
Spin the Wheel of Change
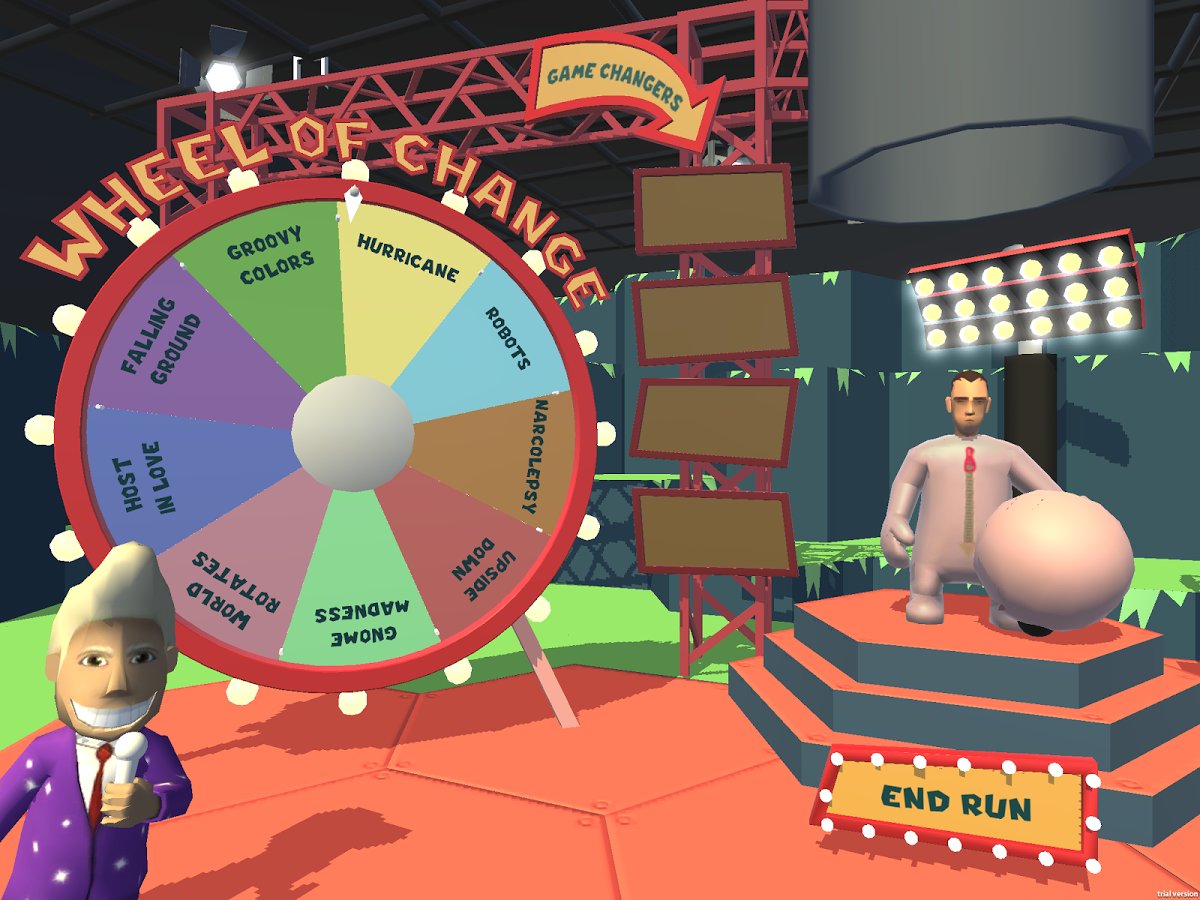(x=352, y=432)
